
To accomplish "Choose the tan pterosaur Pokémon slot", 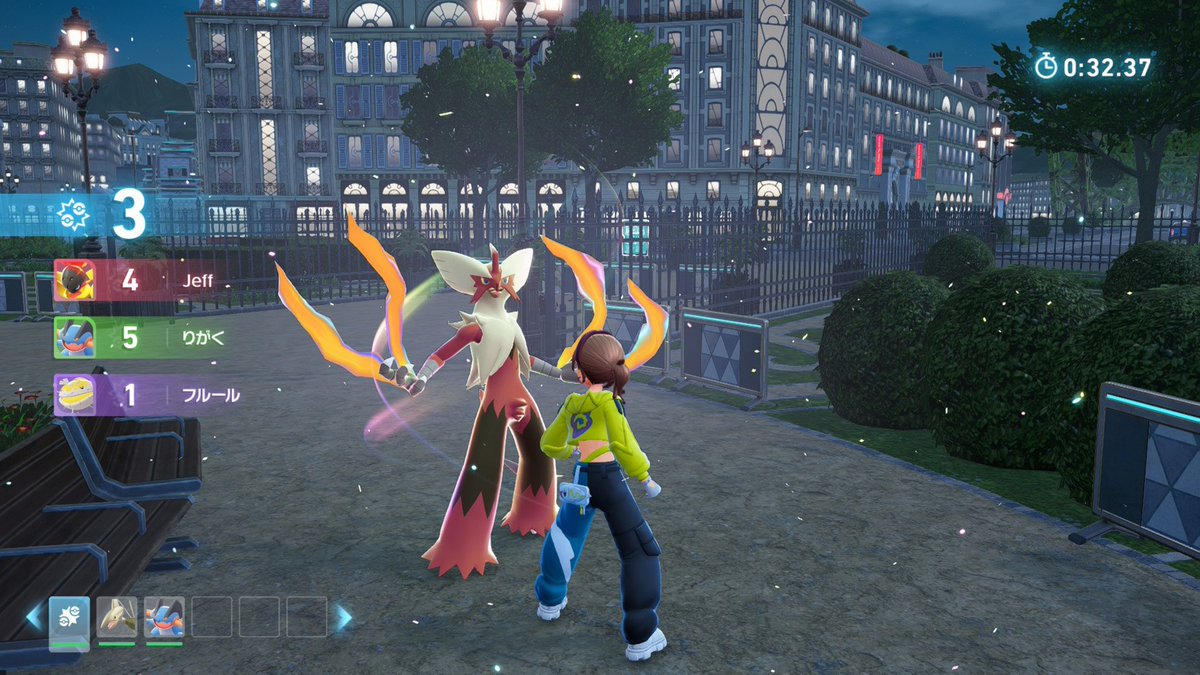I will [117, 617].
